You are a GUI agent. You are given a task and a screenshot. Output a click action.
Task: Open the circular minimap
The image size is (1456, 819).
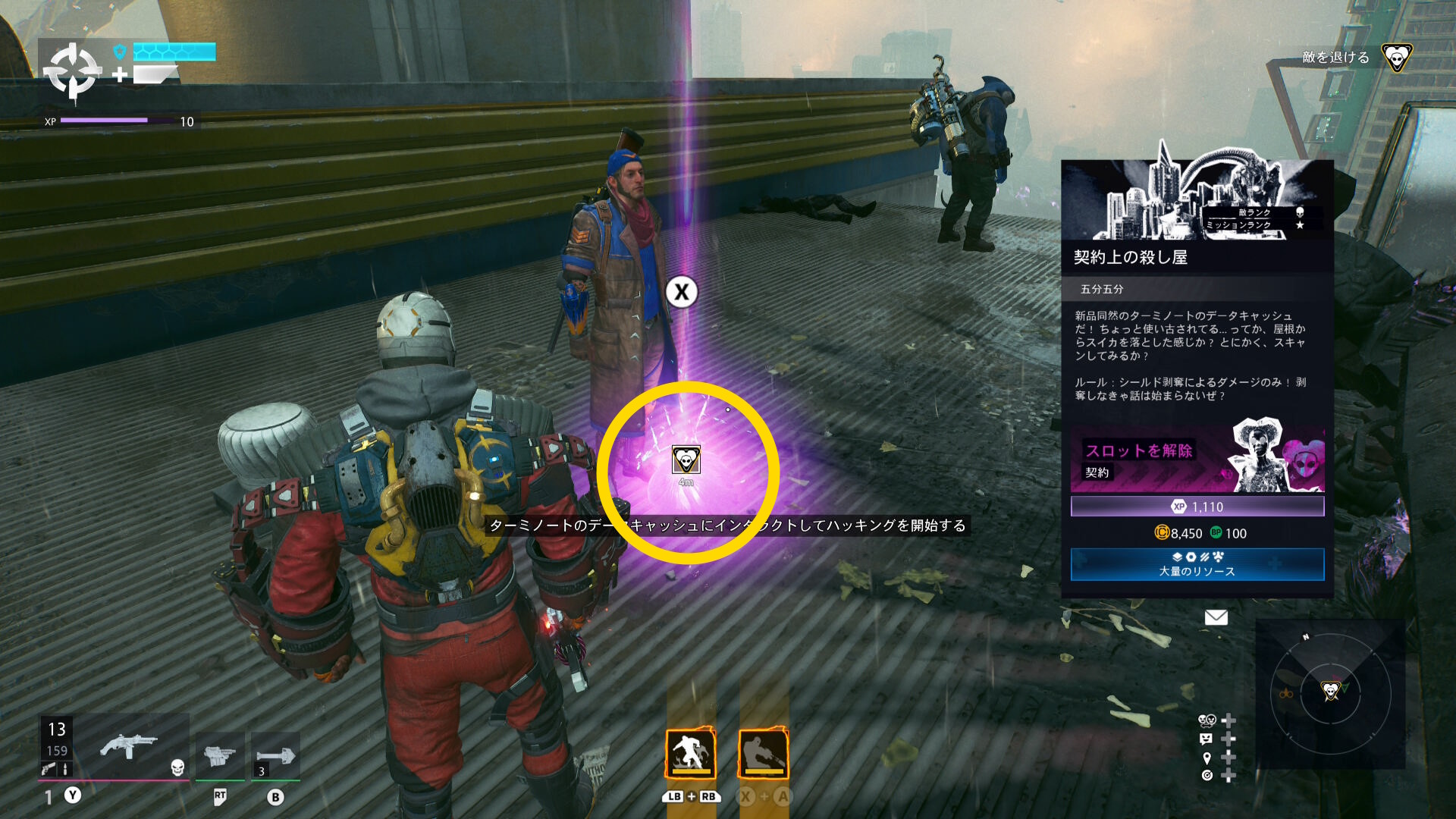(1330, 692)
